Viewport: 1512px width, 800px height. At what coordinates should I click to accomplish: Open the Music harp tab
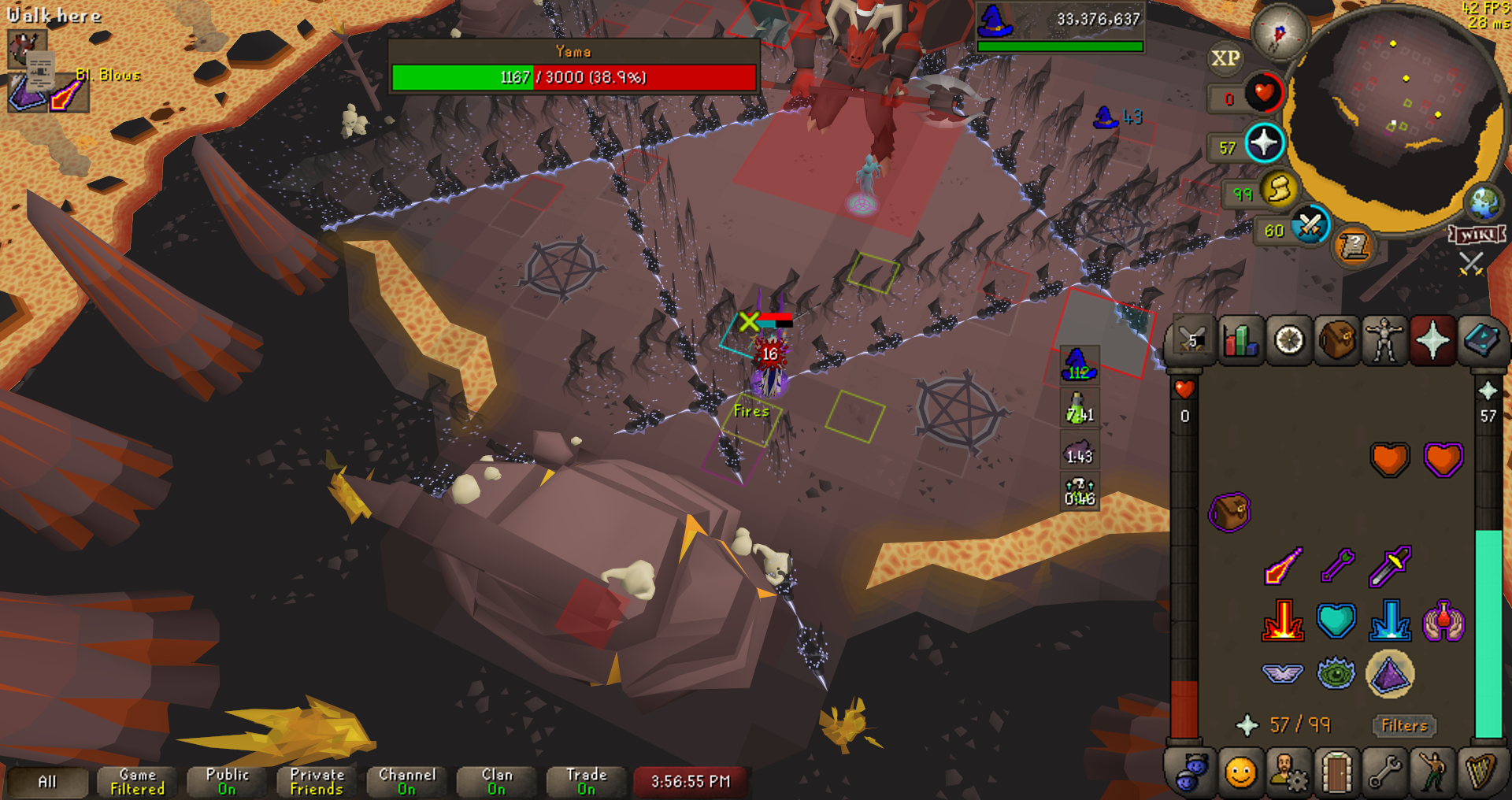tap(1480, 773)
